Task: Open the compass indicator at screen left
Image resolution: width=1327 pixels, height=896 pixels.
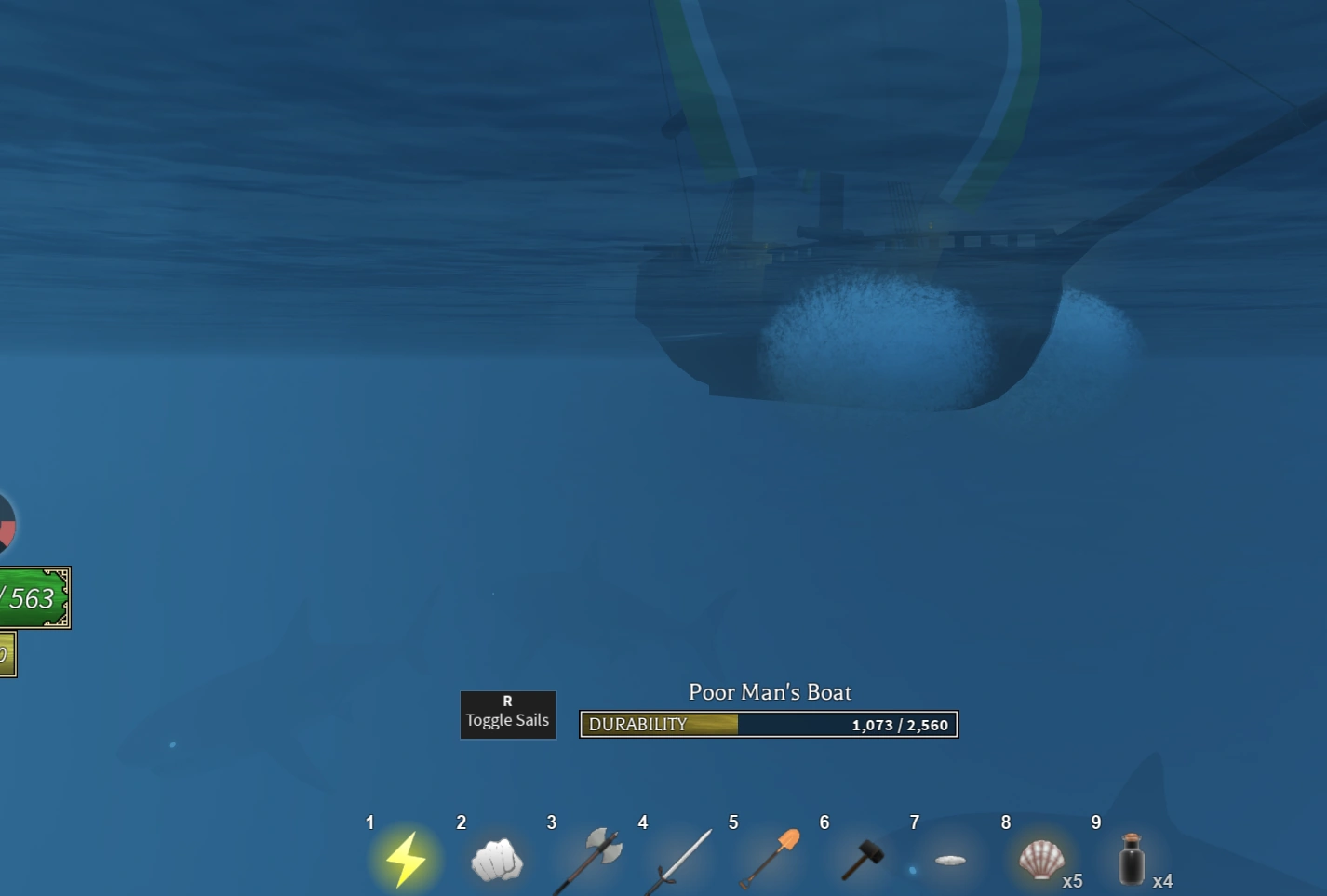Action: (x=5, y=523)
